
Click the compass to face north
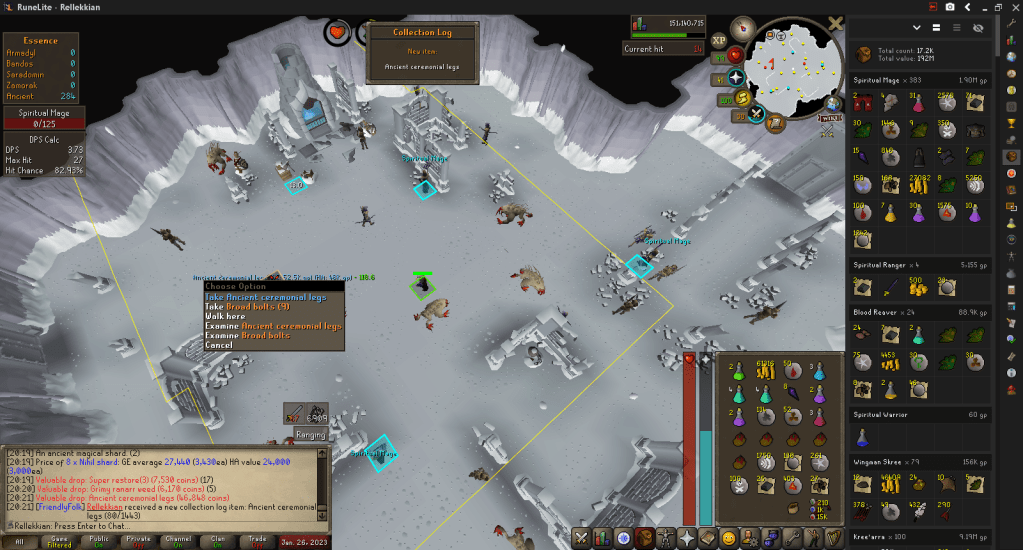click(742, 28)
